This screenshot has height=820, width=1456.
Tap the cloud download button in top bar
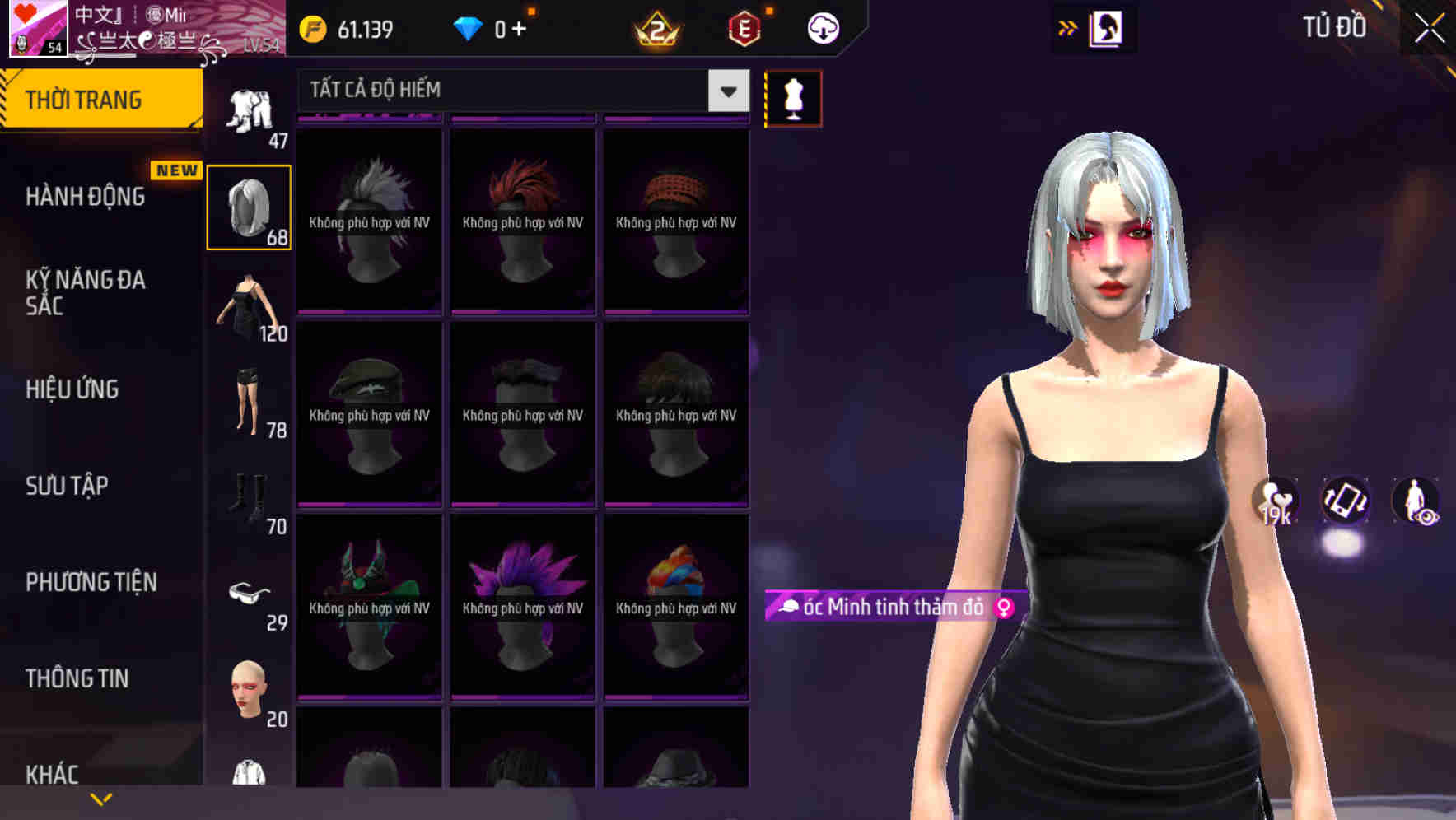click(821, 27)
